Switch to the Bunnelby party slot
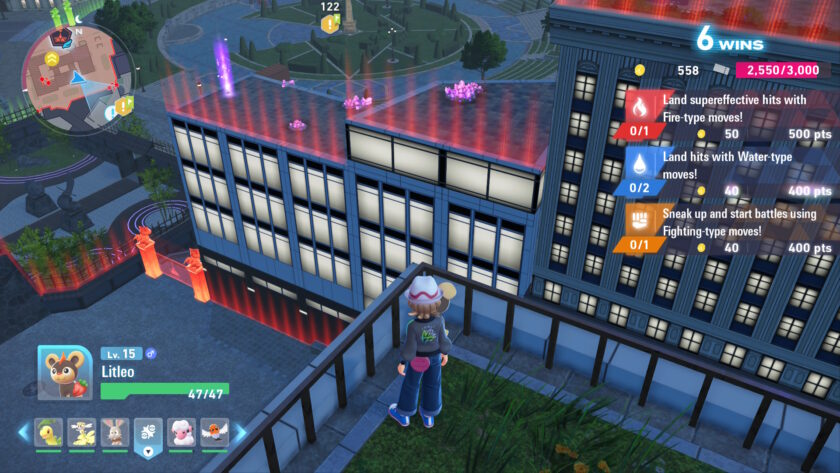The height and width of the screenshot is (473, 840). click(x=115, y=432)
